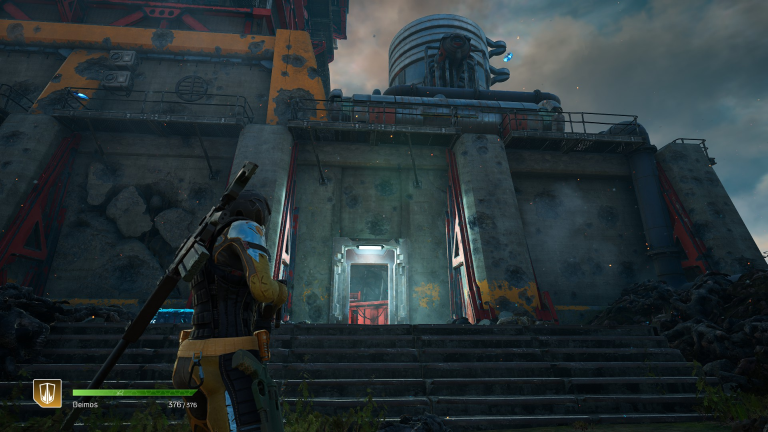Viewport: 768px width, 432px height.
Task: Click Deimos's gold shield emblem icon
Action: (x=47, y=394)
